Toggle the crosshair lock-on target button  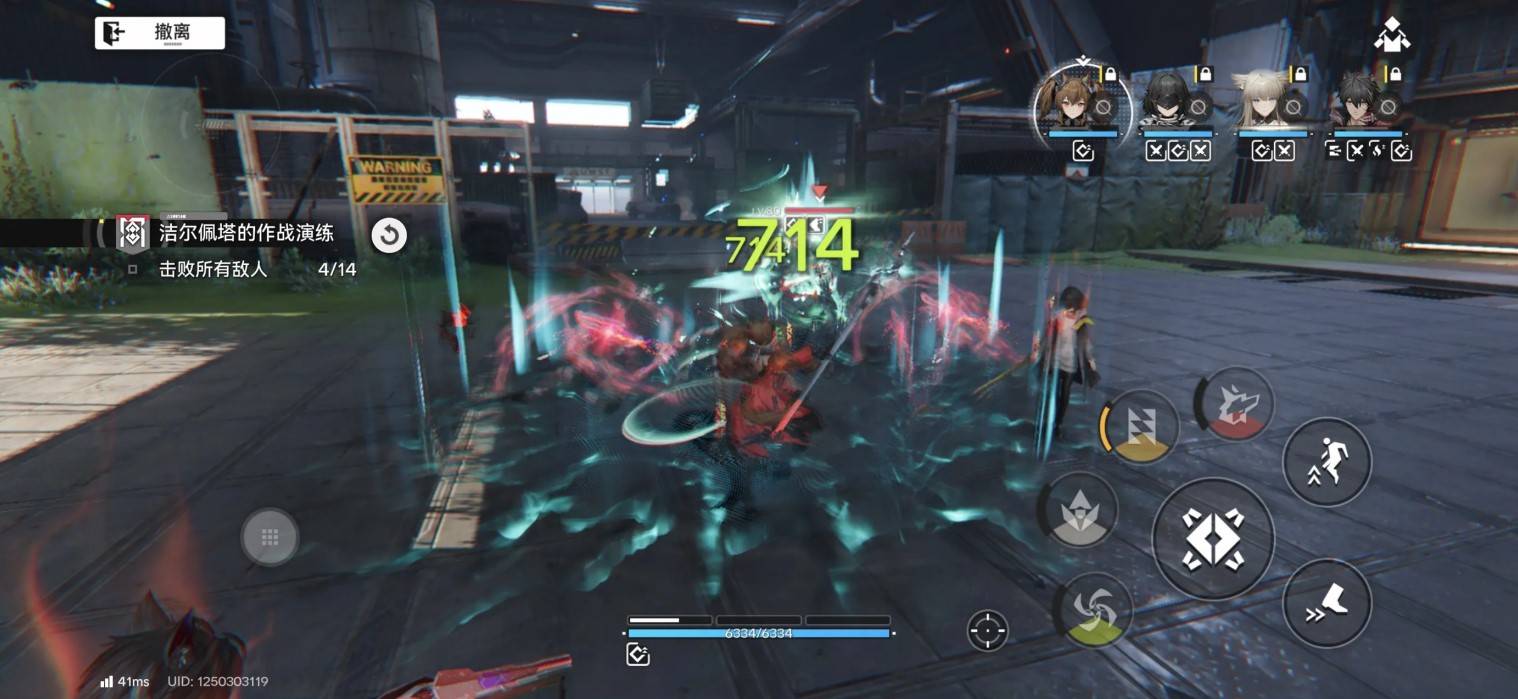(987, 630)
